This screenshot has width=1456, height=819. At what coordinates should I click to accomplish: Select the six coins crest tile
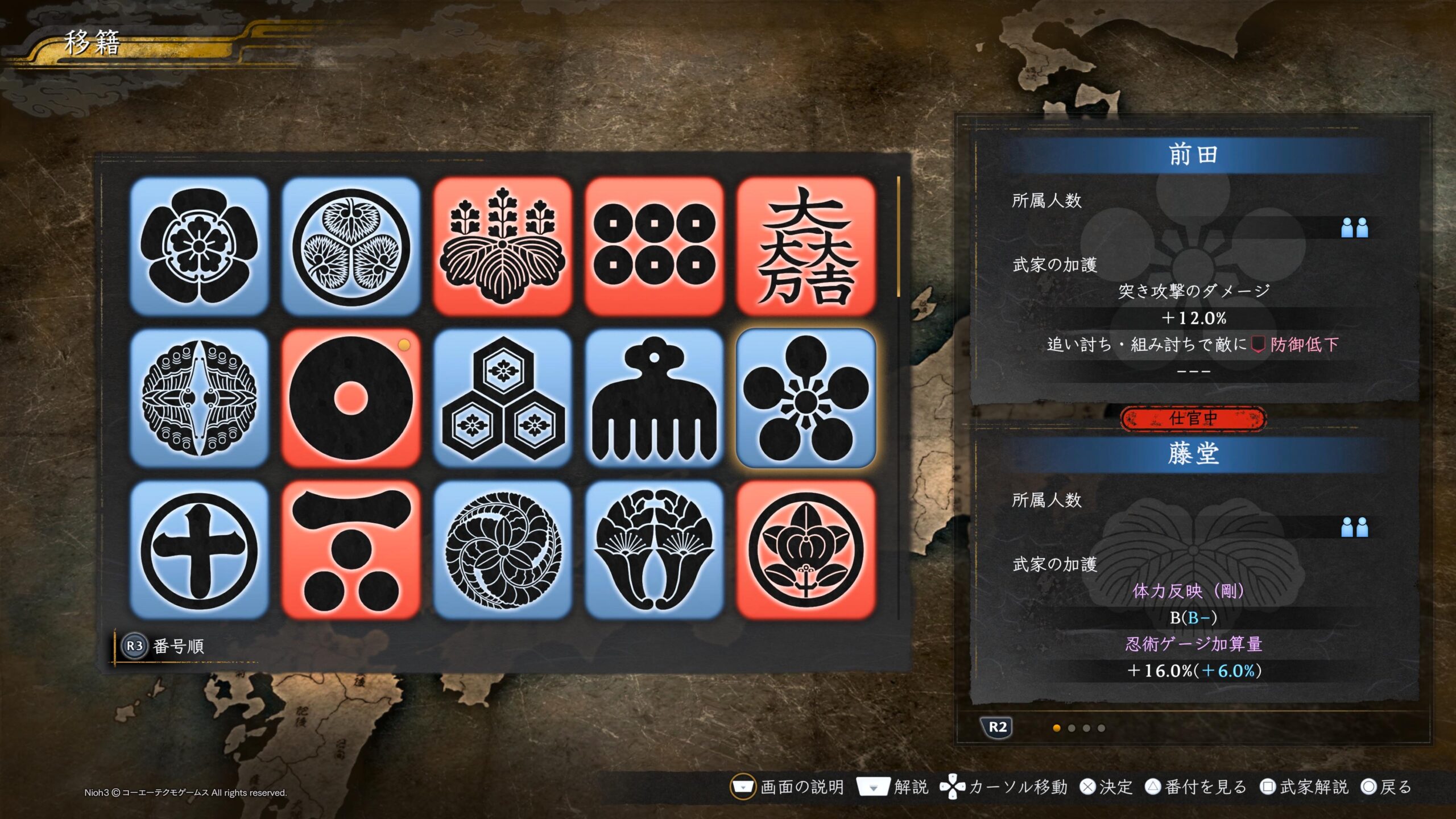654,246
